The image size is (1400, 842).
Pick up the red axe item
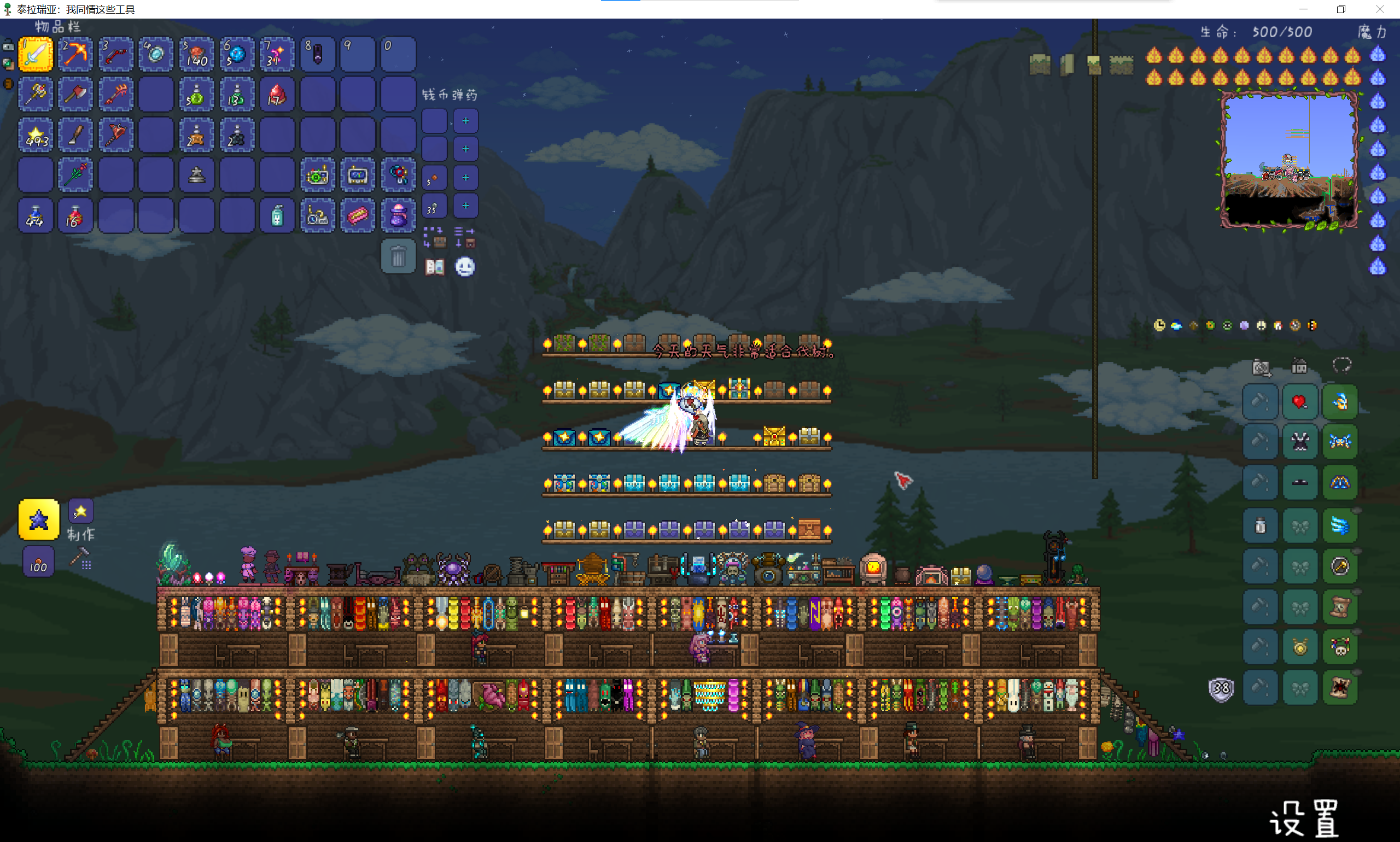coord(75,95)
